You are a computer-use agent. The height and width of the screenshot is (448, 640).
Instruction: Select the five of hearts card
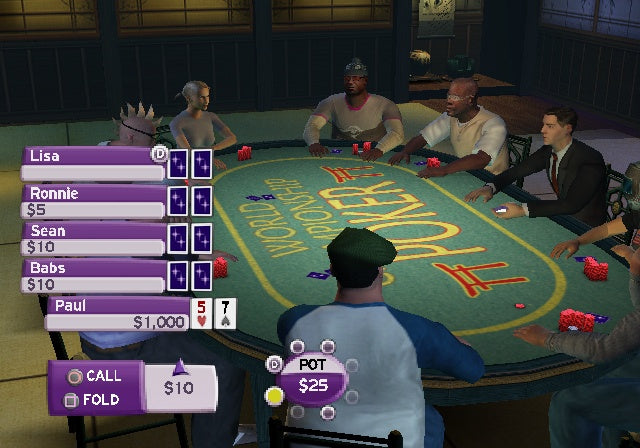pyautogui.click(x=203, y=313)
